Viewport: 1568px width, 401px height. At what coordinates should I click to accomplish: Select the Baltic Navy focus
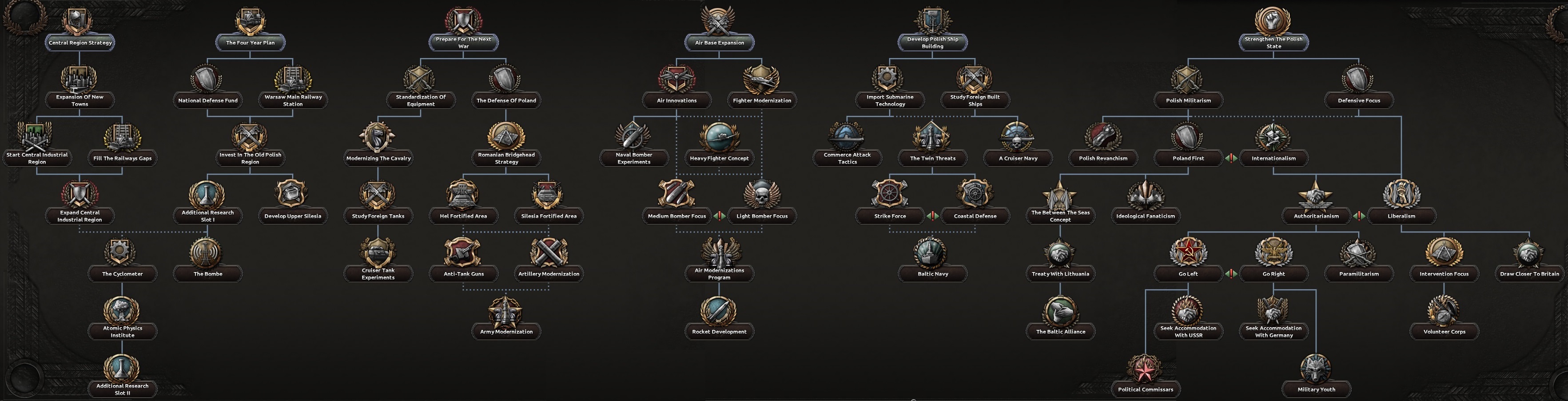click(931, 273)
